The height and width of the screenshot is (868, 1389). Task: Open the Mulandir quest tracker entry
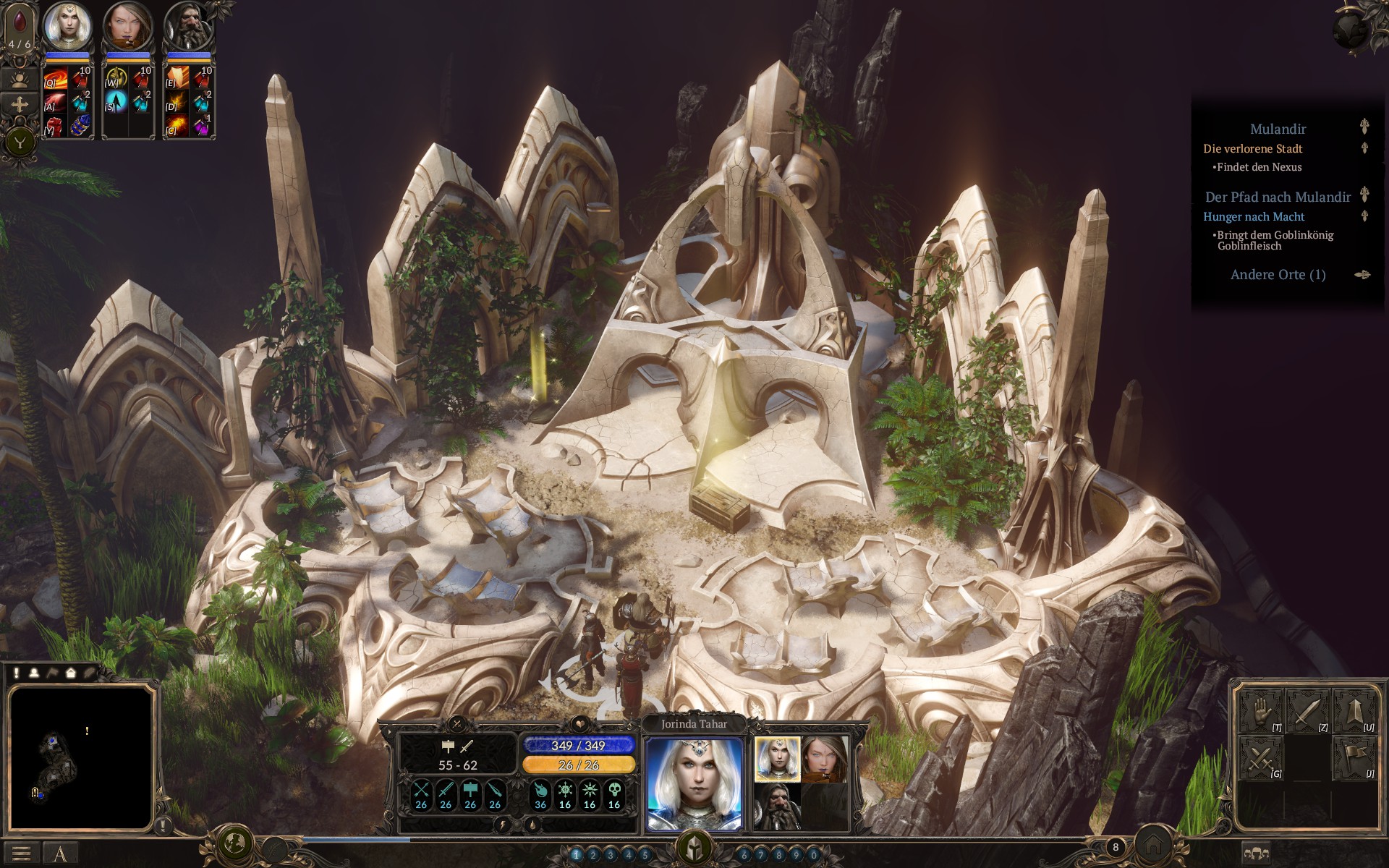click(x=1278, y=129)
